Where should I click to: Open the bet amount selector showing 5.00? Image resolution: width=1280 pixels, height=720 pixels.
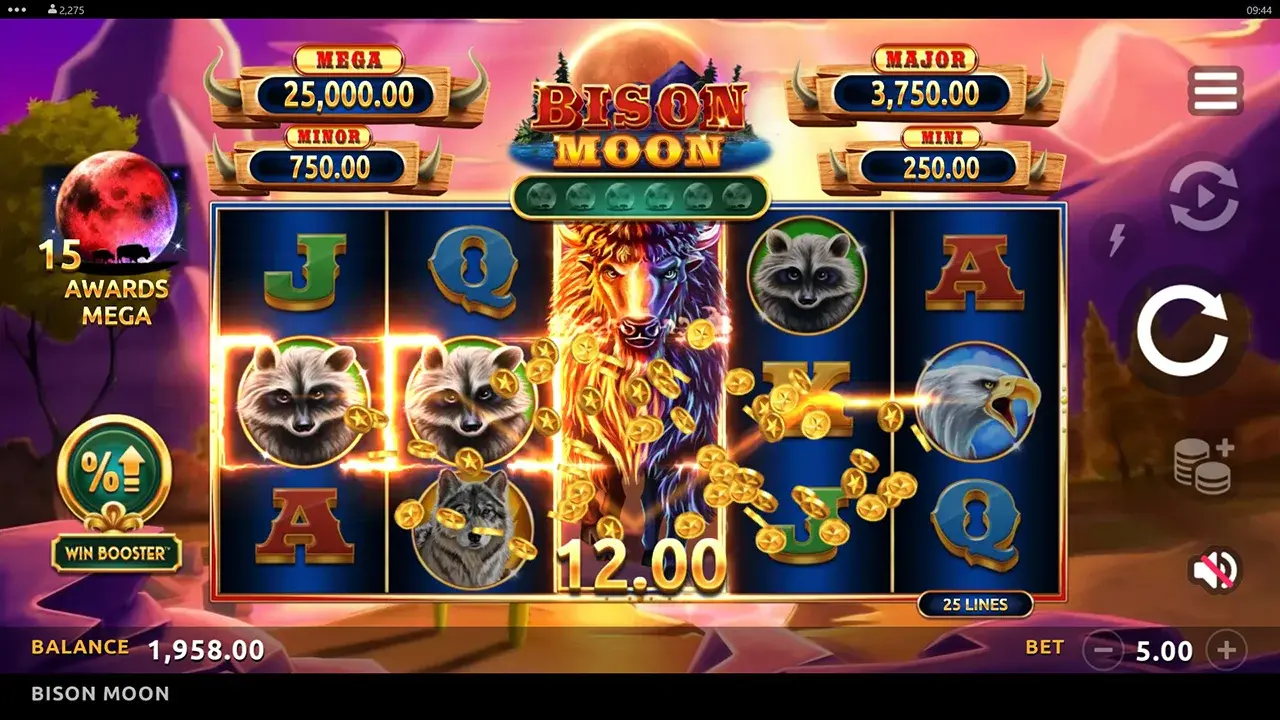(x=1163, y=651)
